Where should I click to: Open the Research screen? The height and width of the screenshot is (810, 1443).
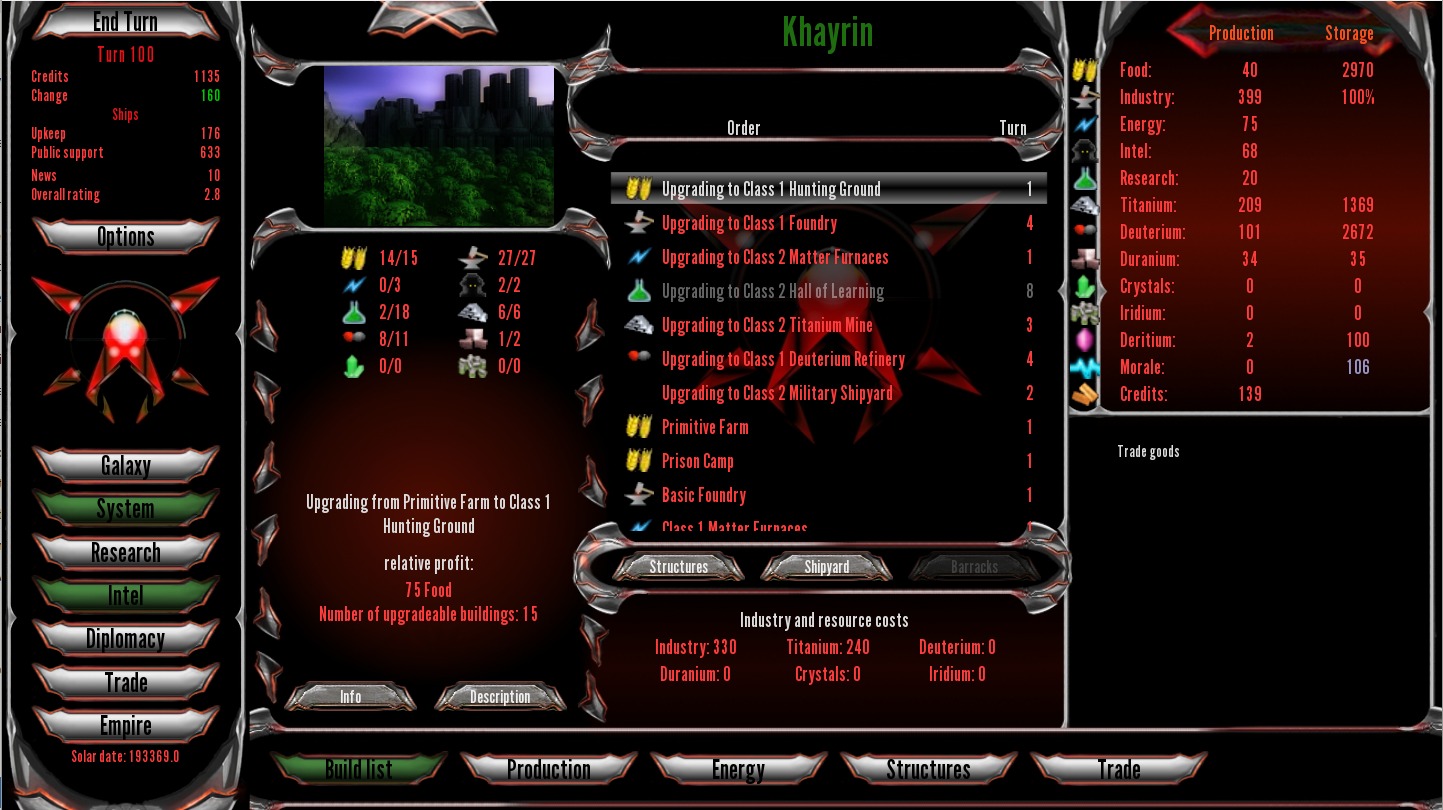(x=125, y=552)
